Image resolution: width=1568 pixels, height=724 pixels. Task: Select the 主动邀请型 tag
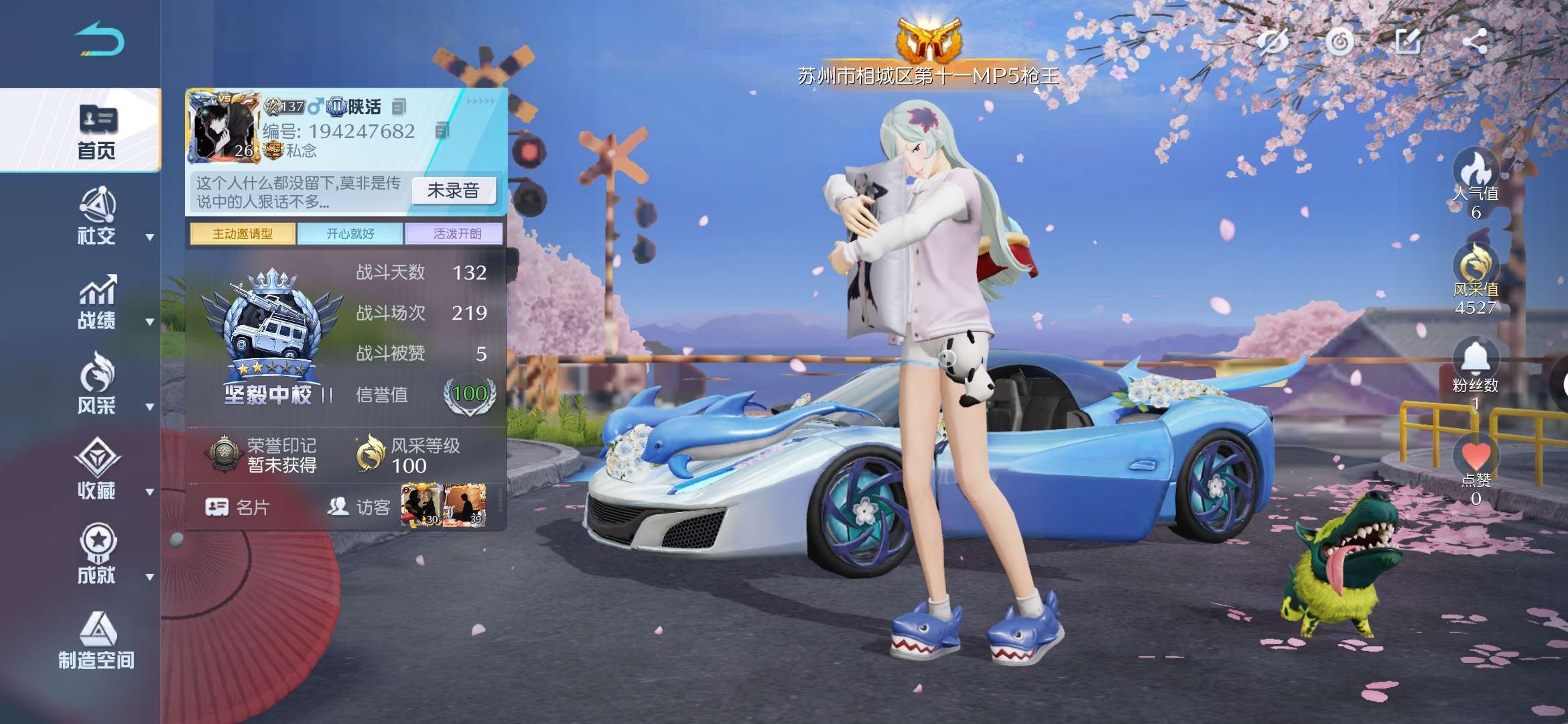(243, 234)
